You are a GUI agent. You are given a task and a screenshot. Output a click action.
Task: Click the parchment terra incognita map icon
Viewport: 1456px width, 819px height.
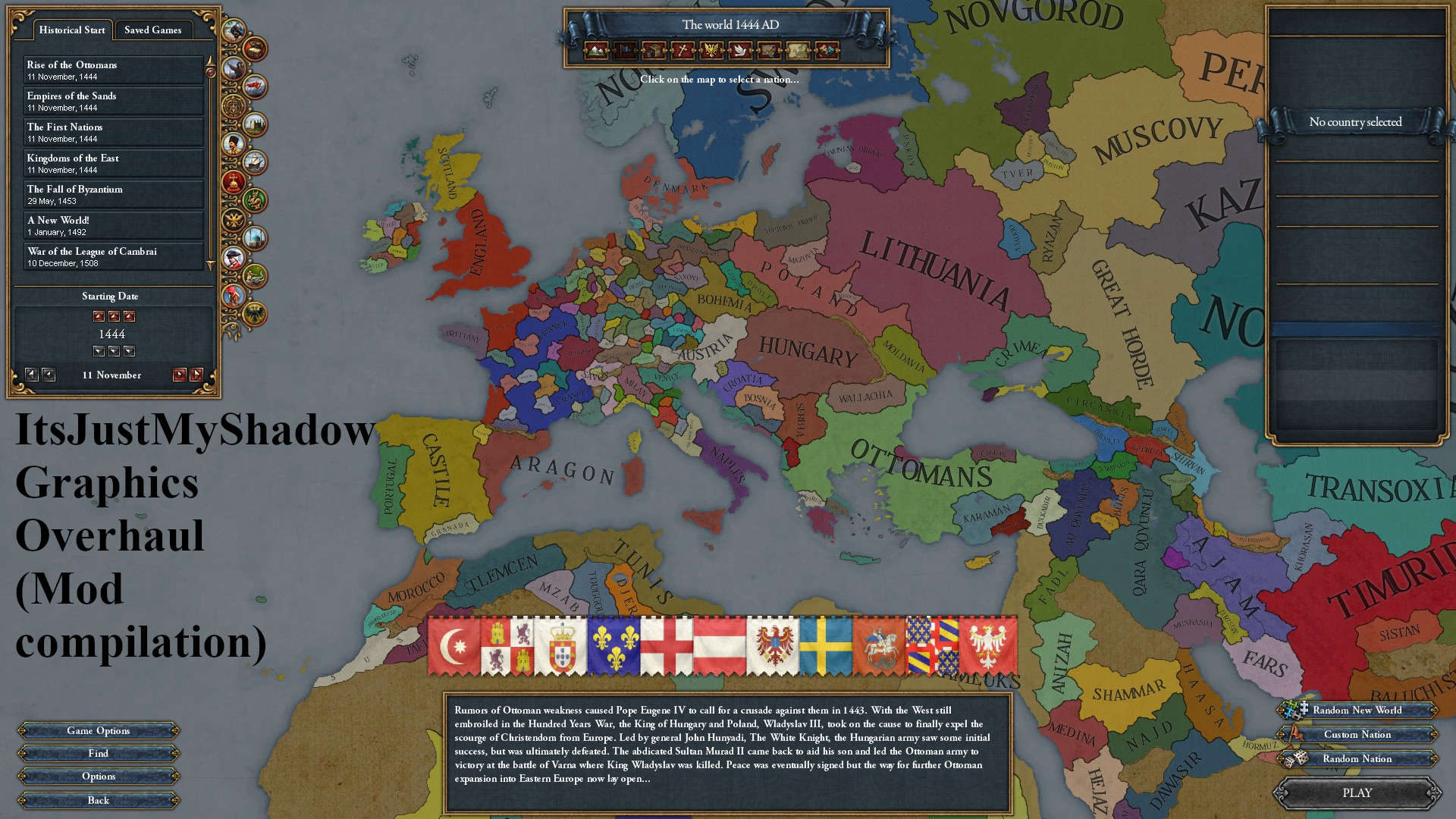tap(798, 50)
